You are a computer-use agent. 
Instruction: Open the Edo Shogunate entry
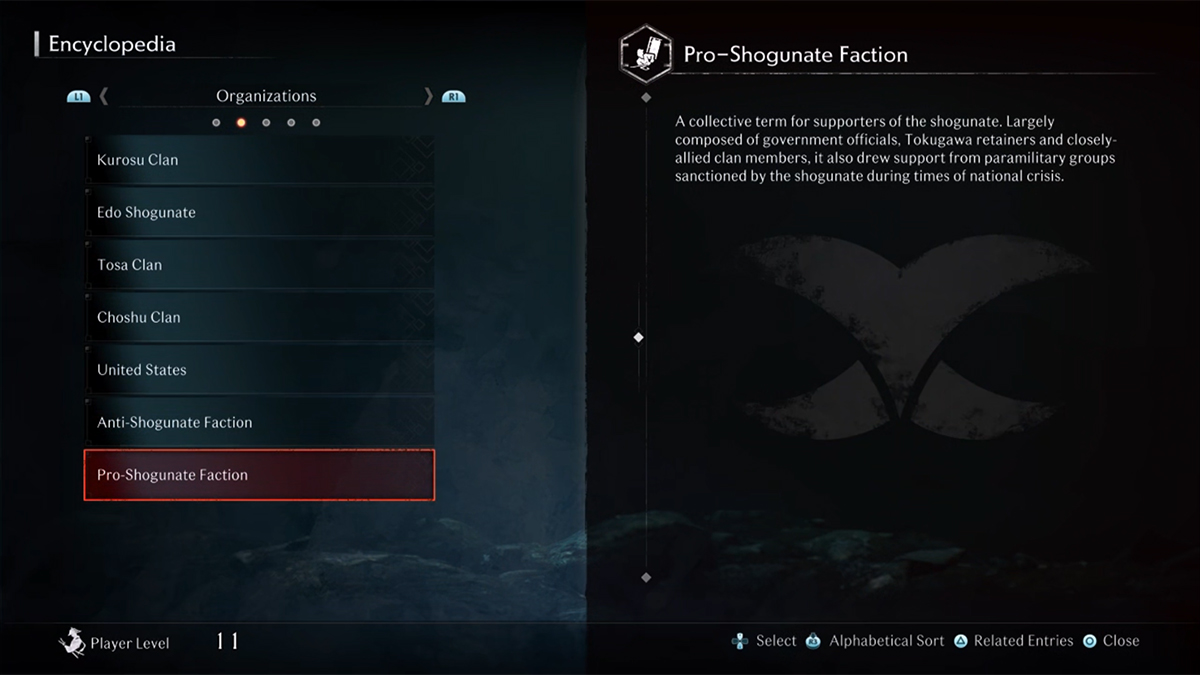[259, 213]
